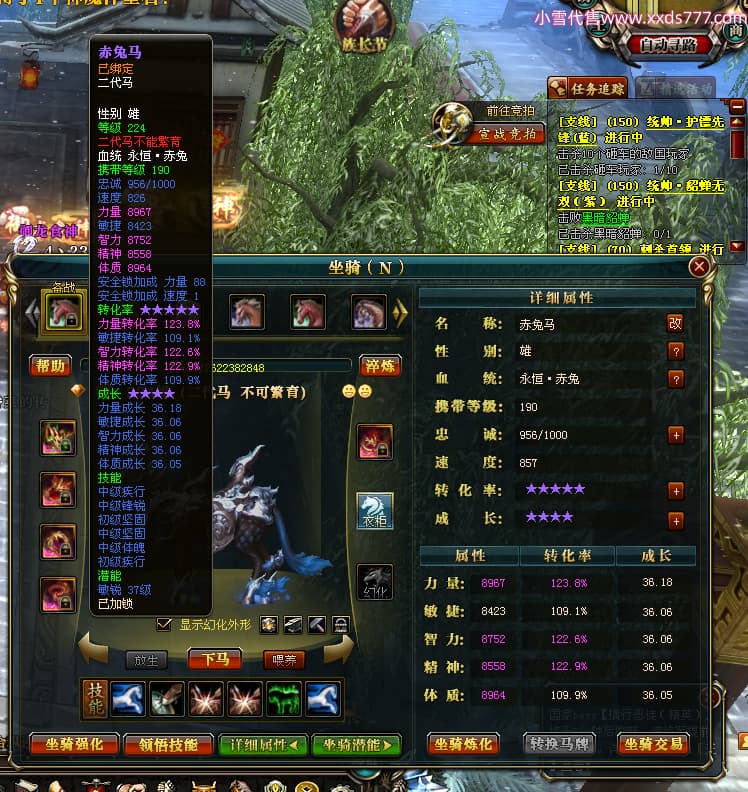This screenshot has height=792, width=748.
Task: Collapse the 详细属性 panel
Action: (263, 745)
